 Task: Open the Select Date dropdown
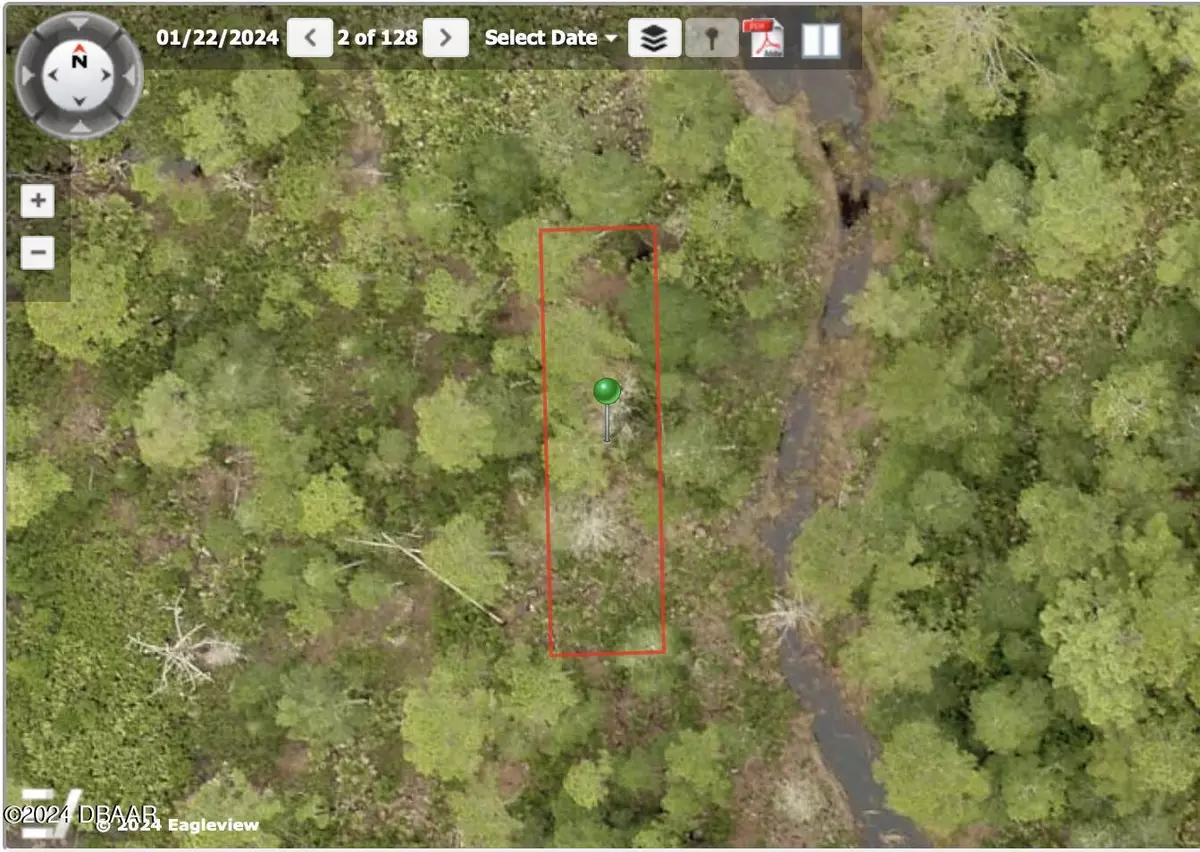coord(552,38)
